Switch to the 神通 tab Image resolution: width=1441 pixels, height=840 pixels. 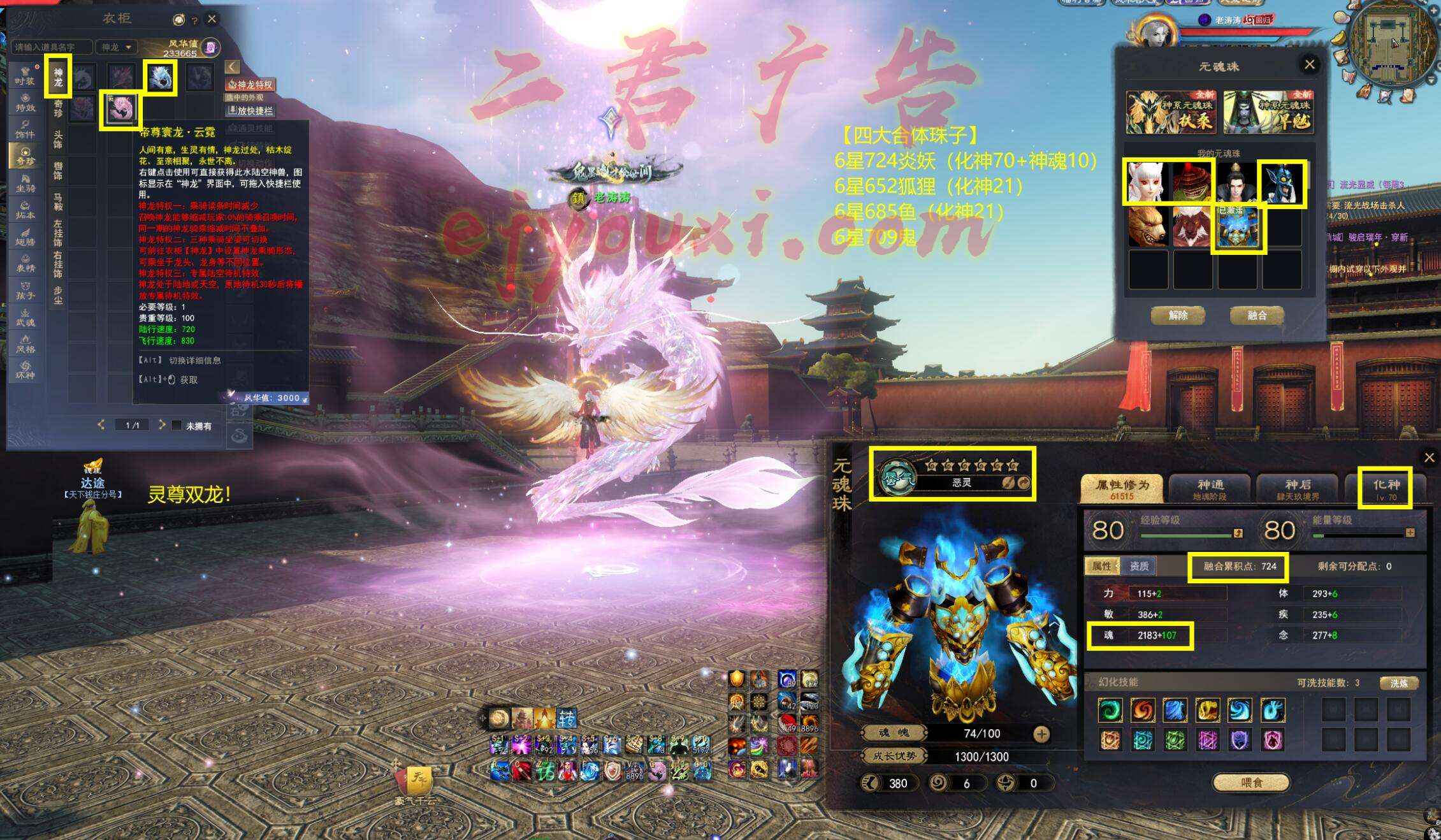point(1209,489)
